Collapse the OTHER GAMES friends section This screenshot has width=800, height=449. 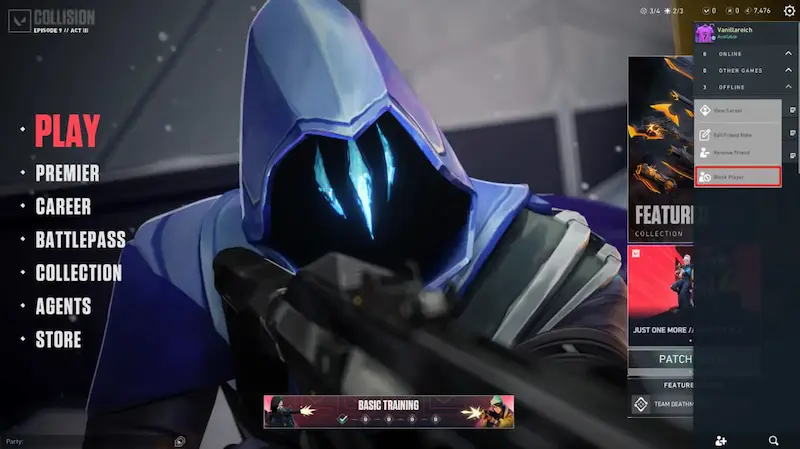(786, 70)
